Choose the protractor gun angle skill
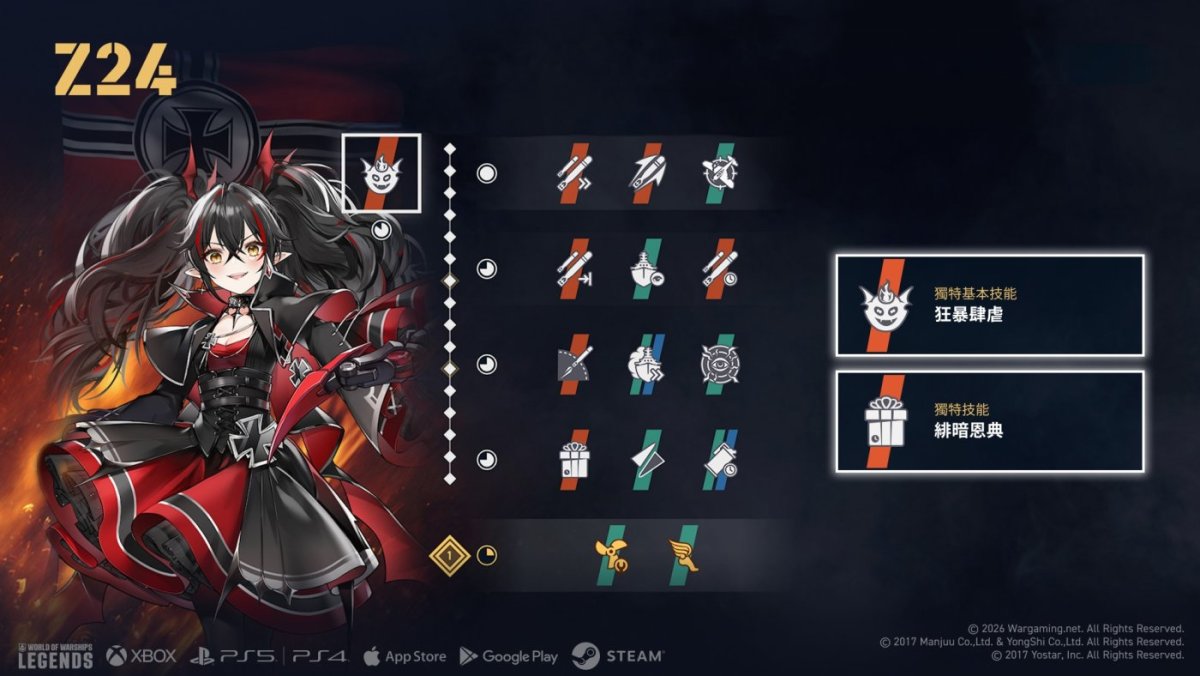This screenshot has width=1200, height=676. tap(574, 364)
